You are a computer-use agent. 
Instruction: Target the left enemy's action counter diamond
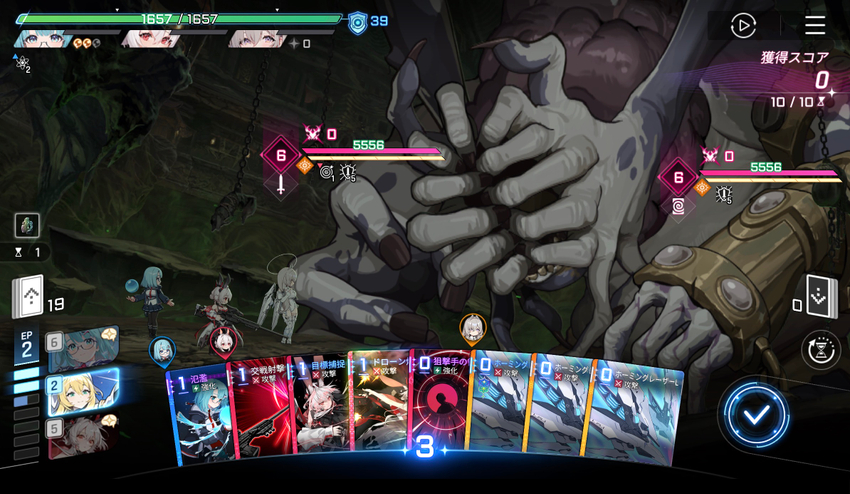(x=281, y=155)
